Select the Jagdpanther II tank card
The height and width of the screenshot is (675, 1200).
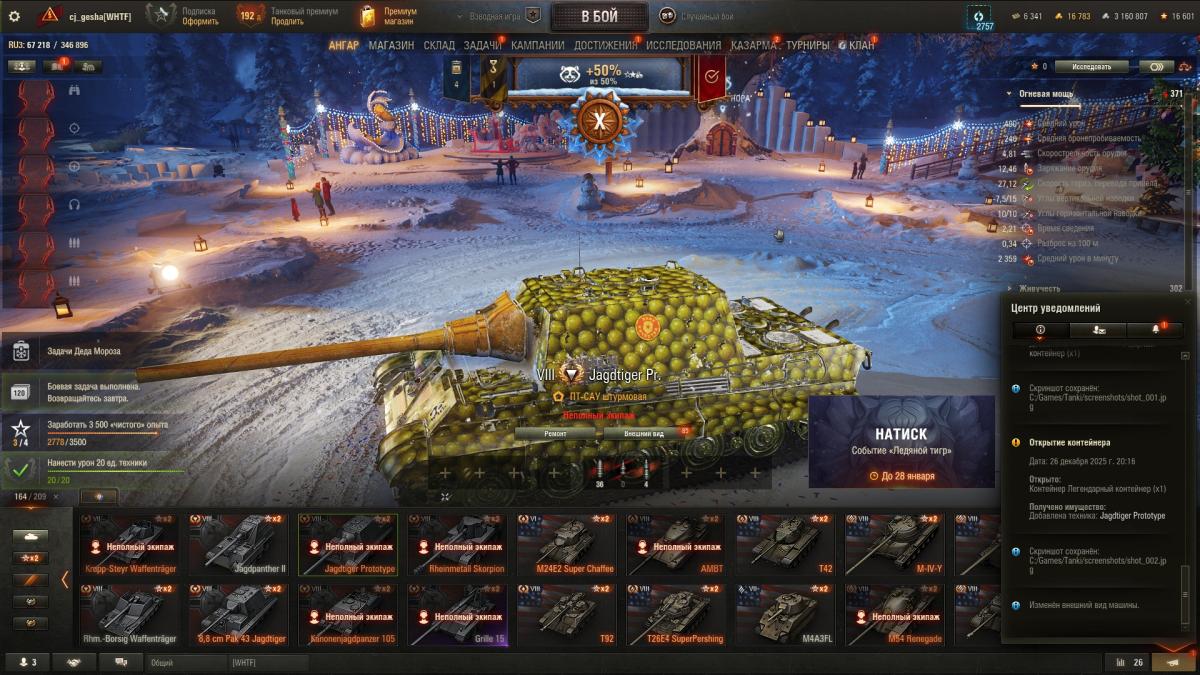point(238,545)
